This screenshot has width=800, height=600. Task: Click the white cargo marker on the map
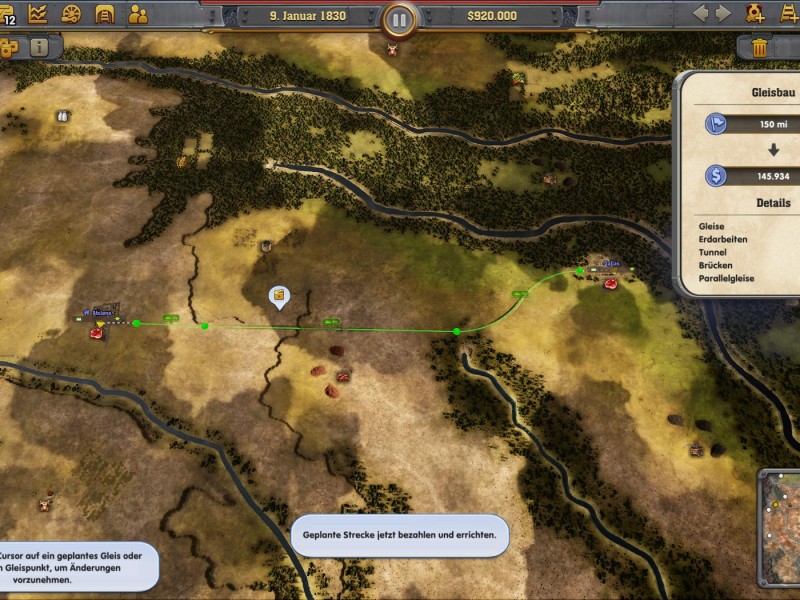279,295
